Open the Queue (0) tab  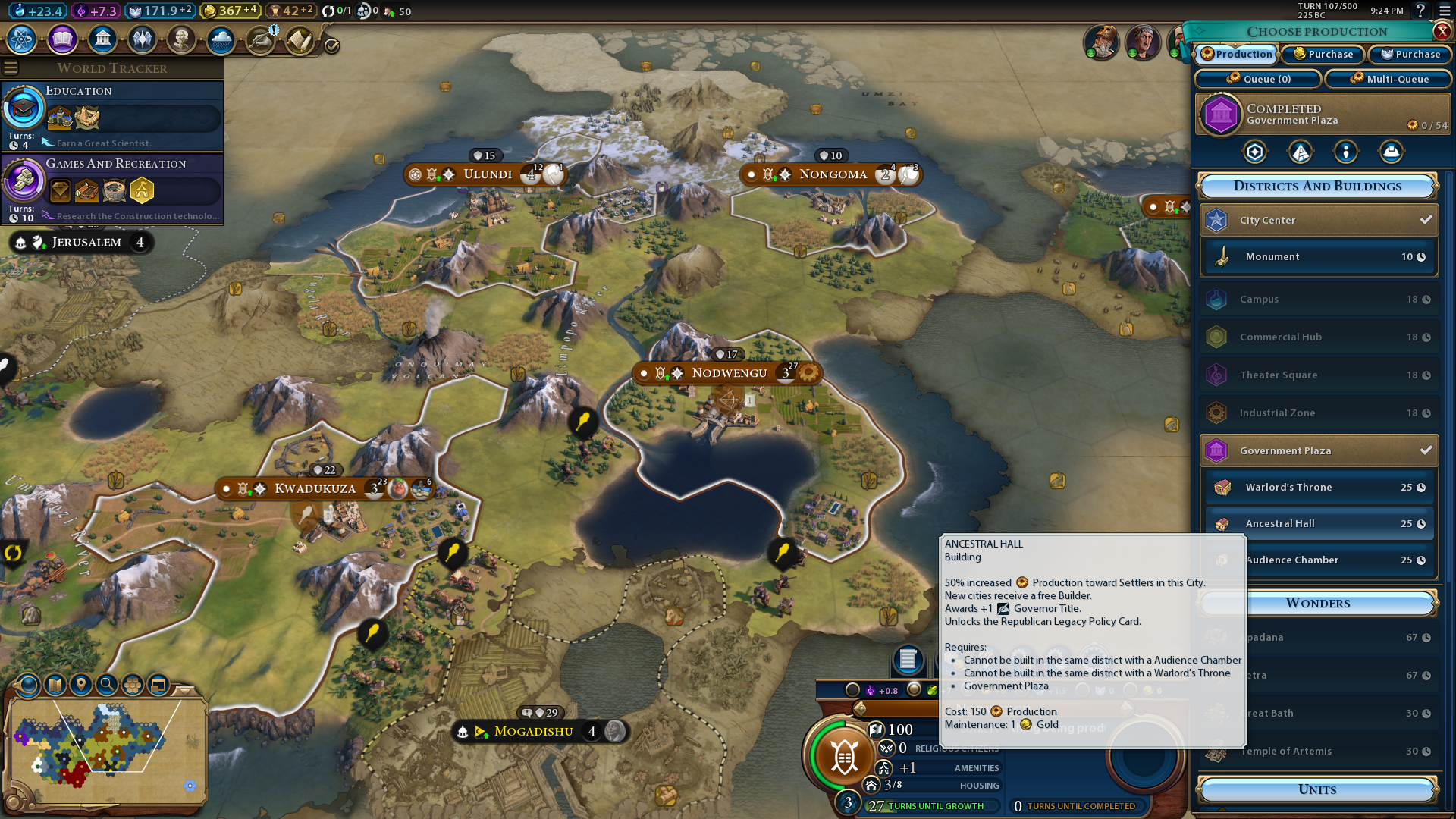coord(1258,79)
